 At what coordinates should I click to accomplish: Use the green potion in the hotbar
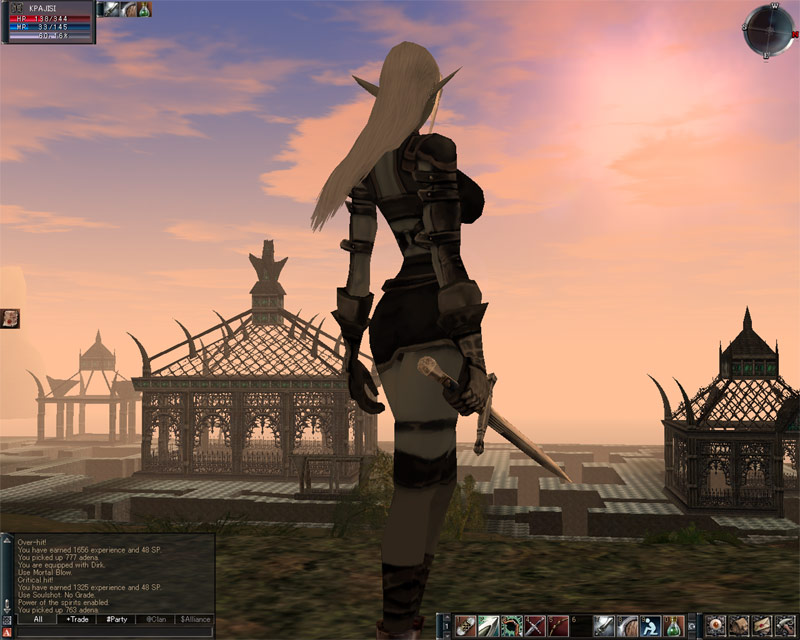click(x=675, y=626)
